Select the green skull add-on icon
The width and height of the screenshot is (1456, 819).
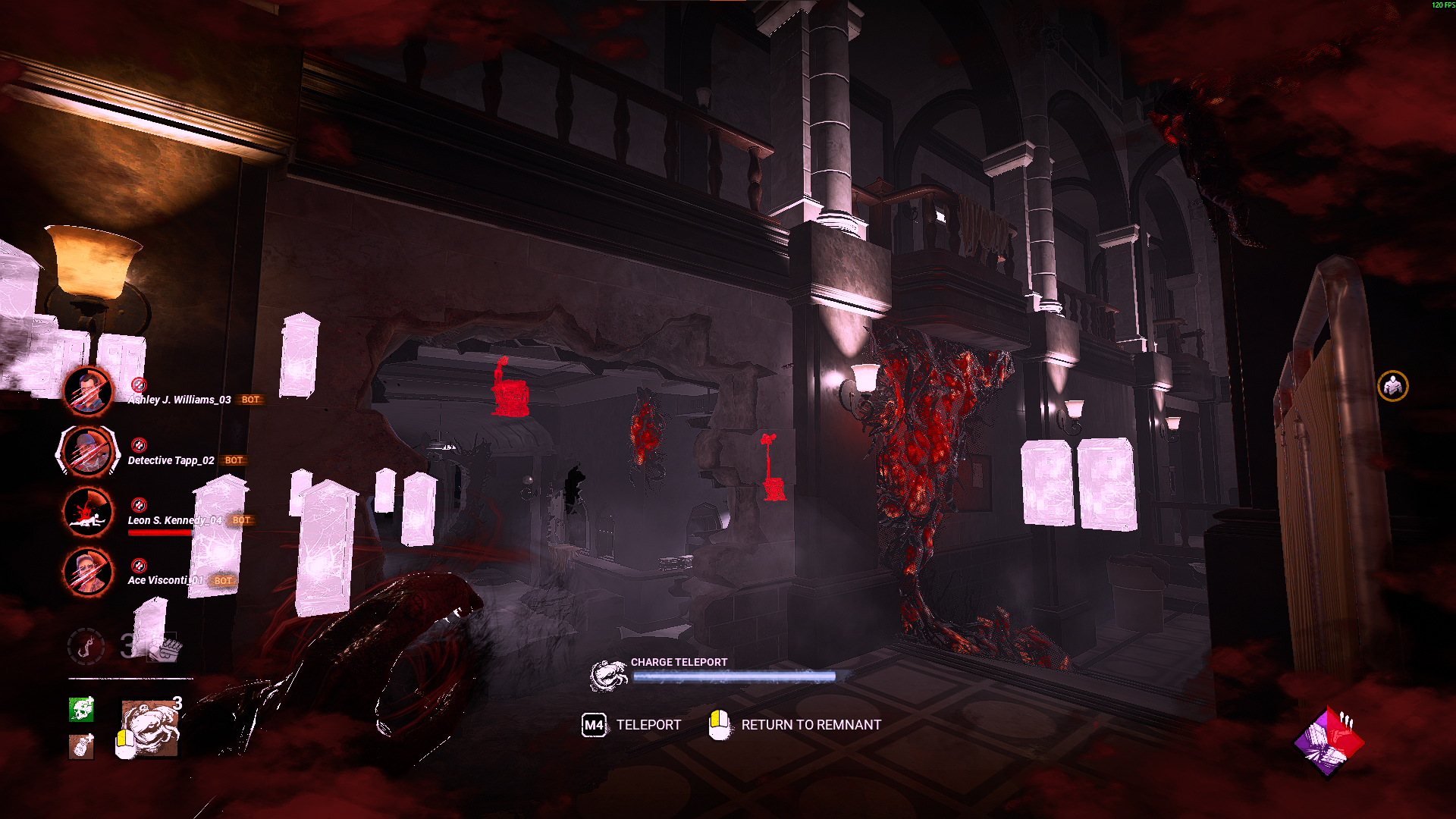click(x=81, y=709)
